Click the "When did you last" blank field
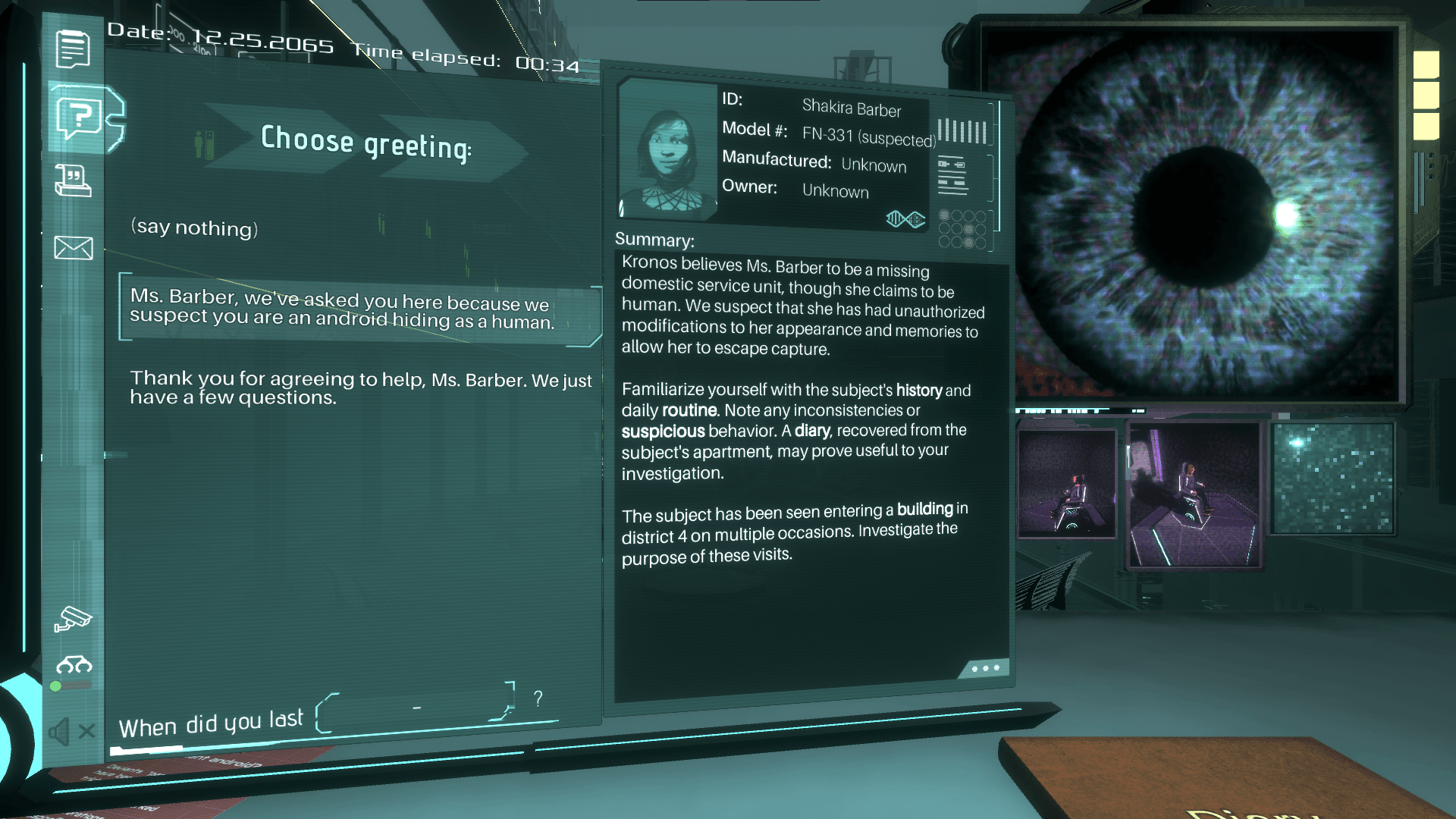 [x=415, y=708]
